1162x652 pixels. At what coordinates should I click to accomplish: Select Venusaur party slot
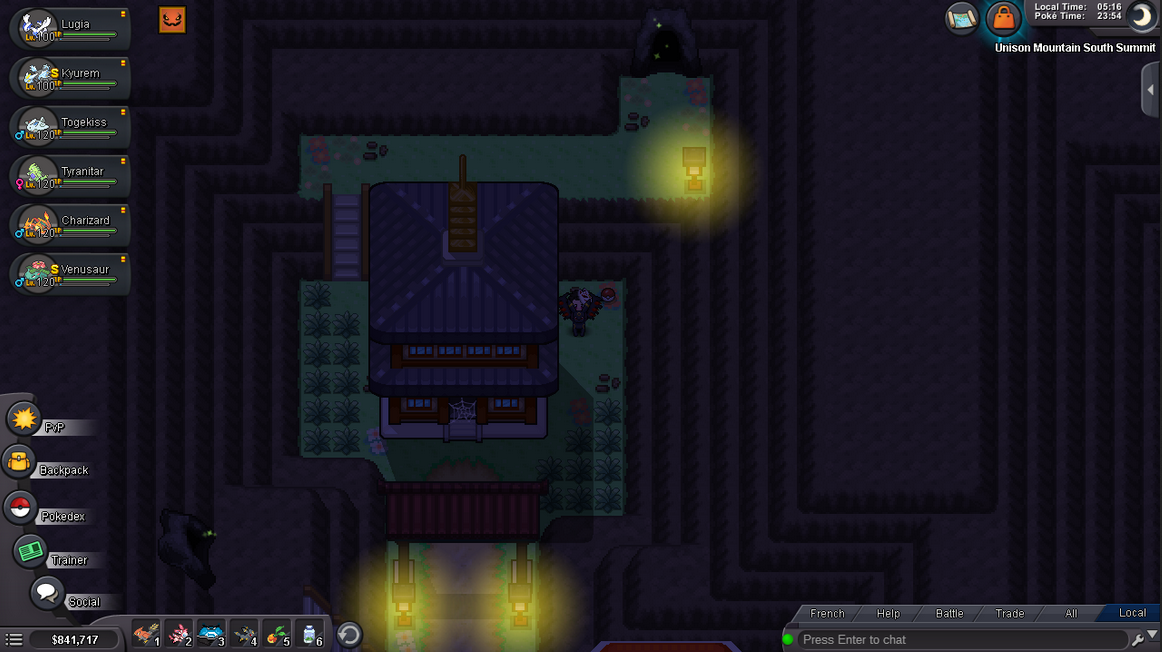pos(68,274)
